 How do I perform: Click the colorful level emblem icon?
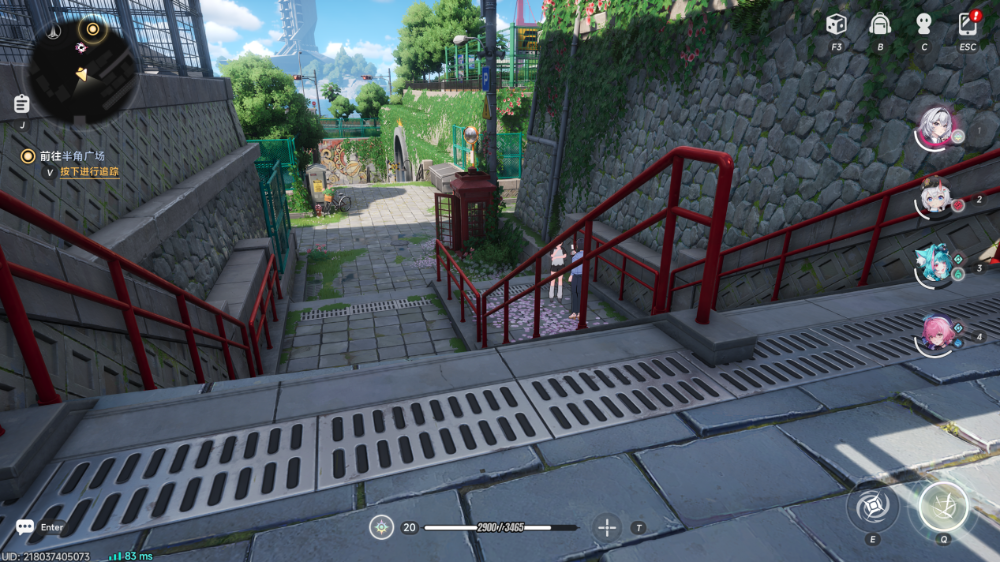381,527
